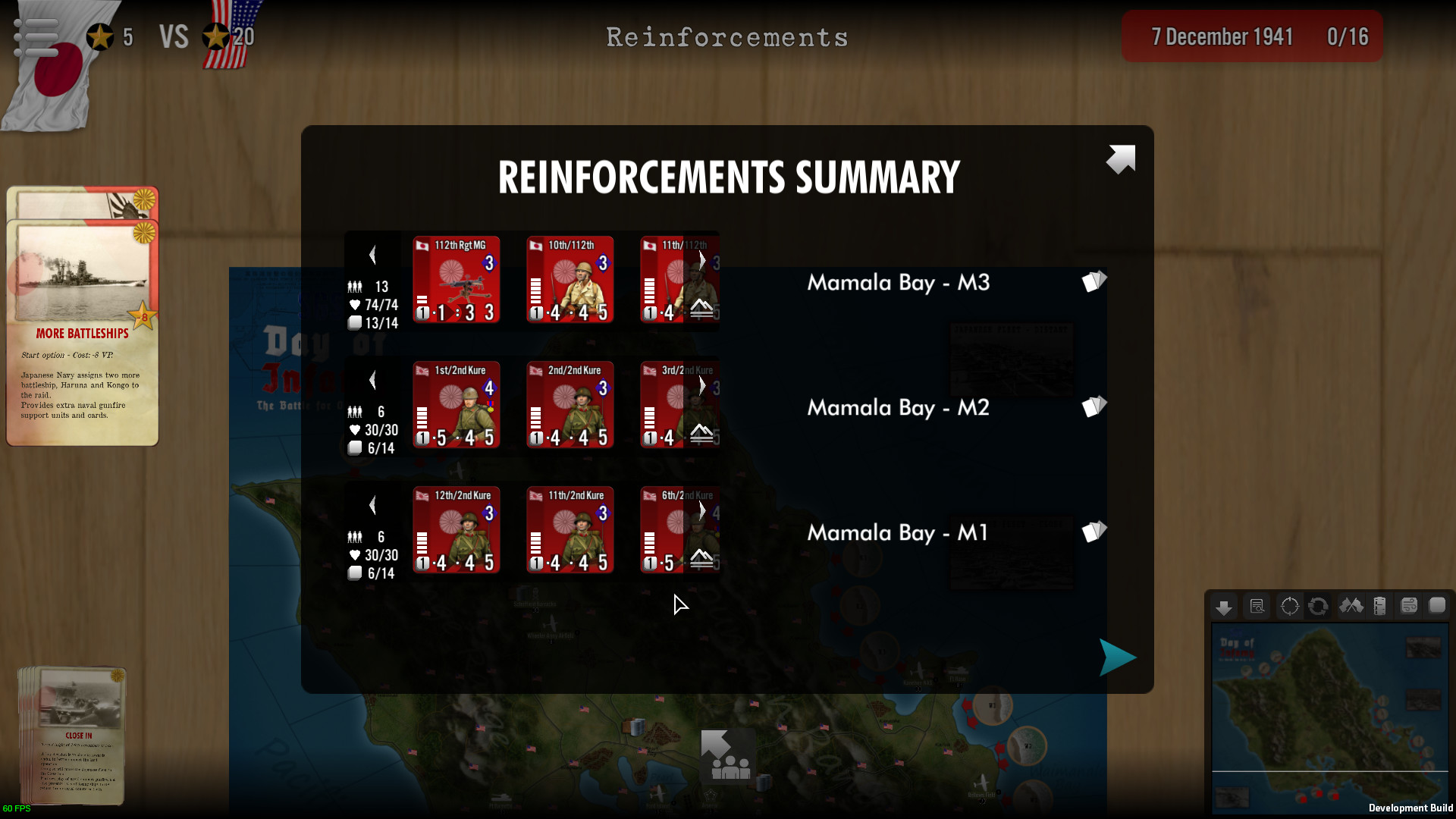
Task: Select the More Battleships start option card
Action: (x=82, y=334)
